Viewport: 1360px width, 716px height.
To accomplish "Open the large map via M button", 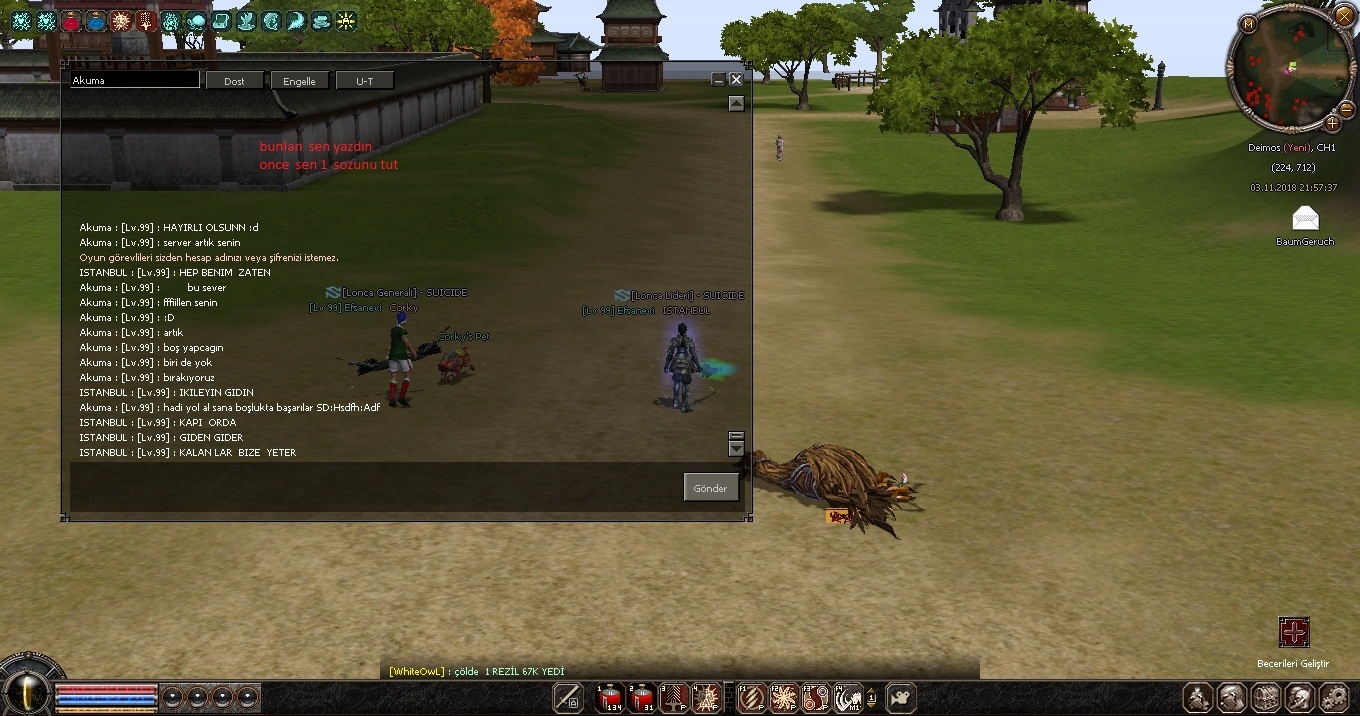I will click(x=1249, y=23).
